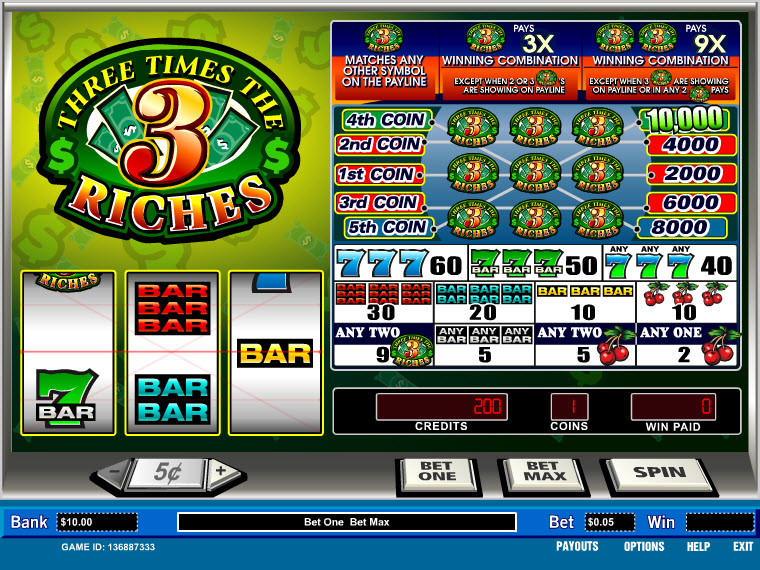Open the Payouts table
Viewport: 760px width, 570px height.
[577, 546]
